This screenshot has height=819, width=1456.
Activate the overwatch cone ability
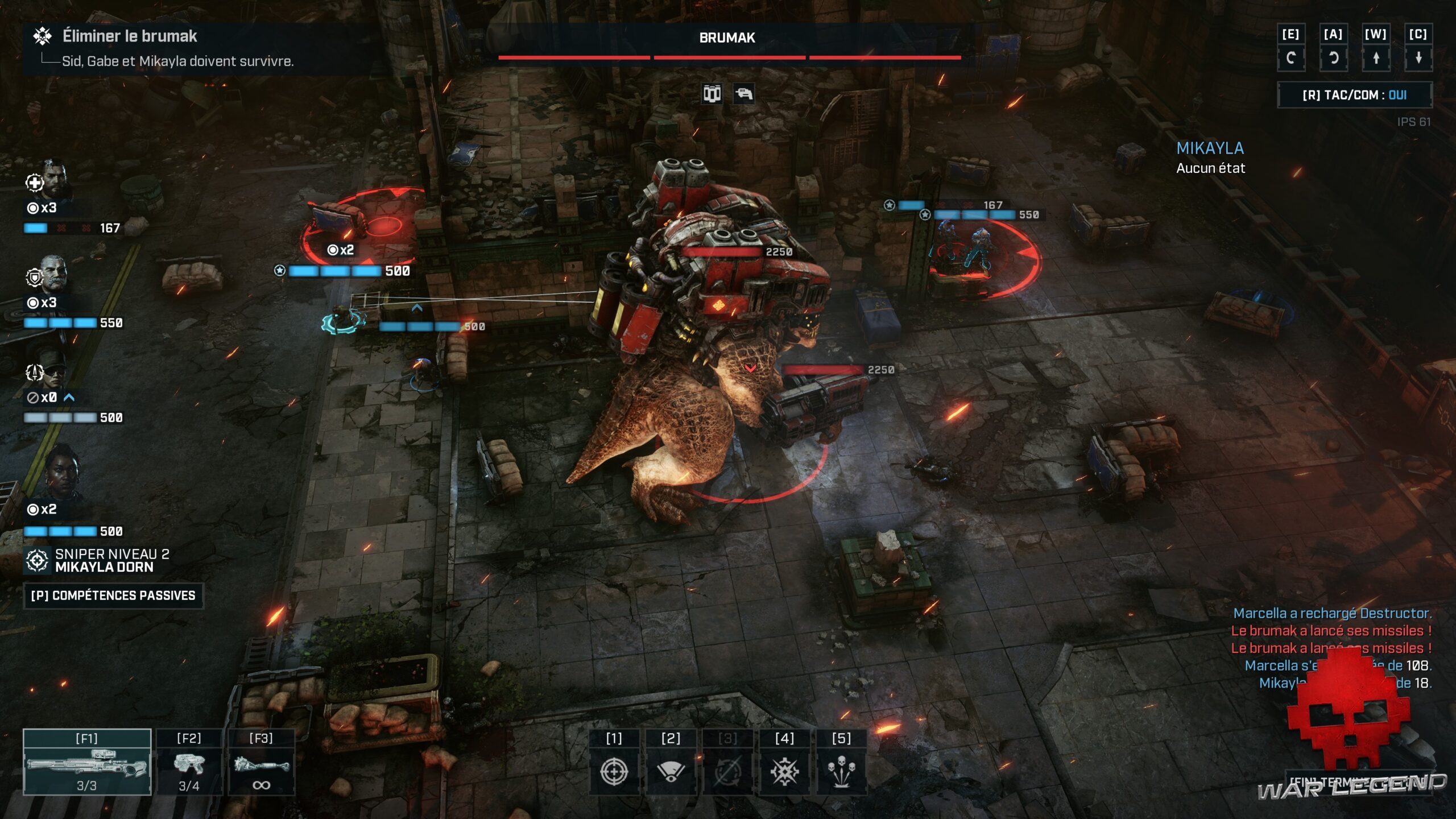click(x=671, y=771)
